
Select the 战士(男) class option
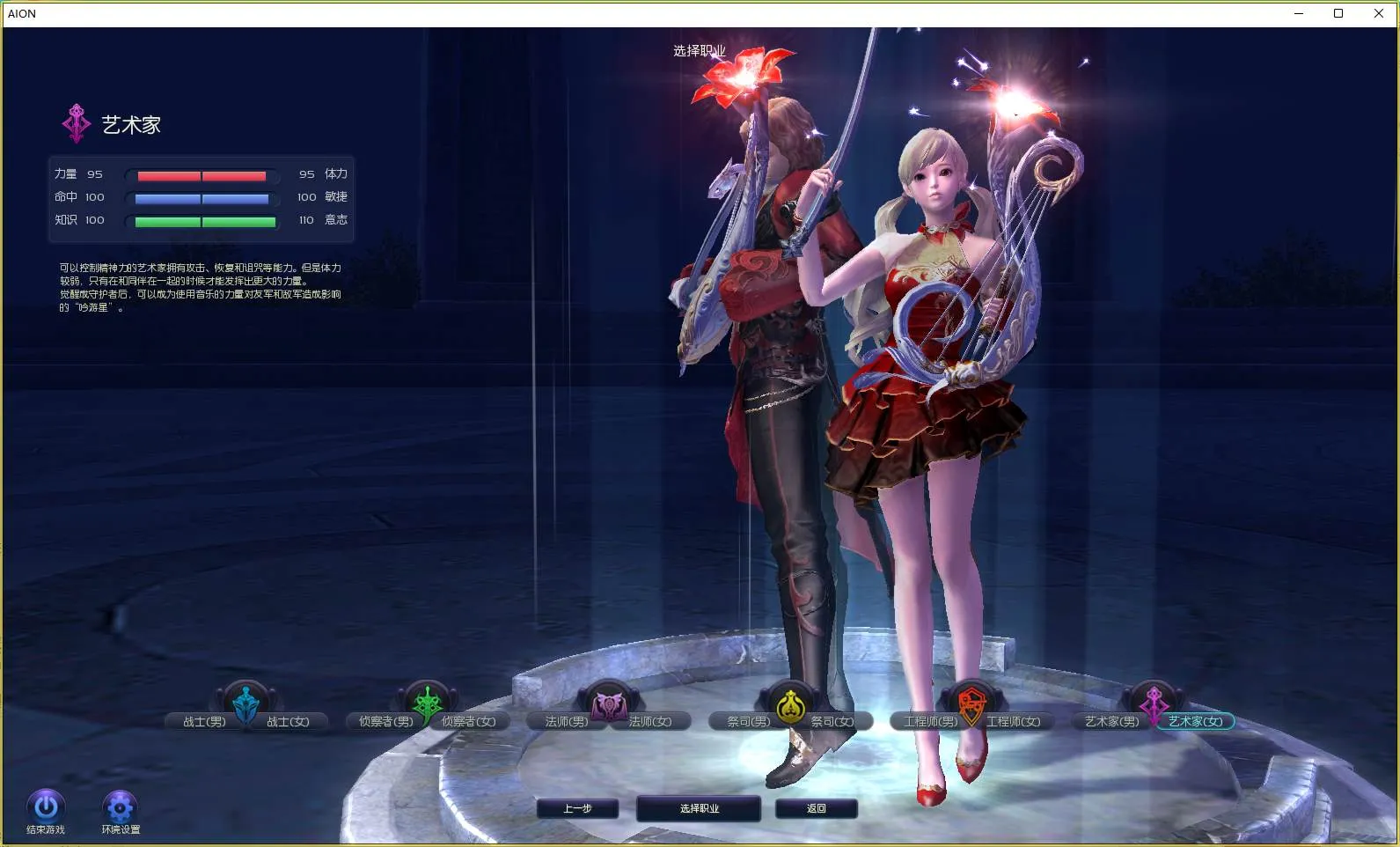[x=204, y=722]
